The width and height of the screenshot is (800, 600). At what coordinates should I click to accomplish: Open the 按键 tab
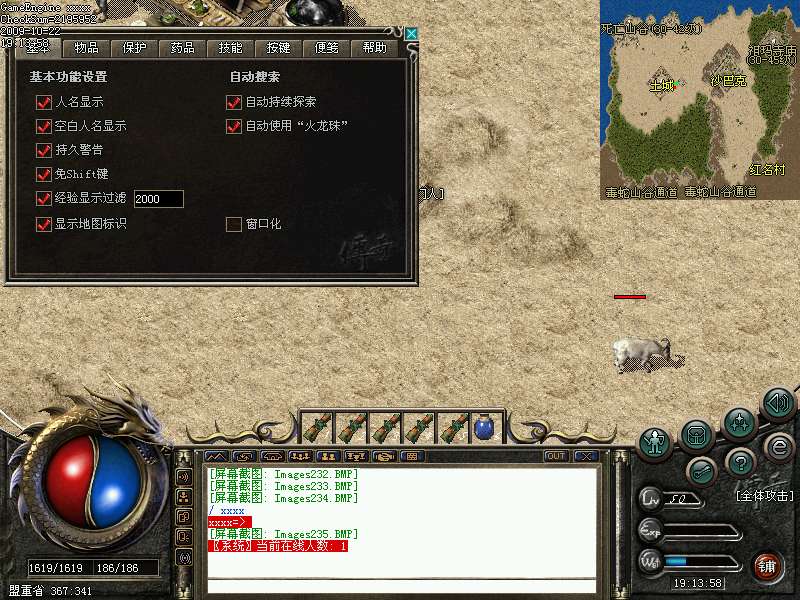(x=278, y=48)
